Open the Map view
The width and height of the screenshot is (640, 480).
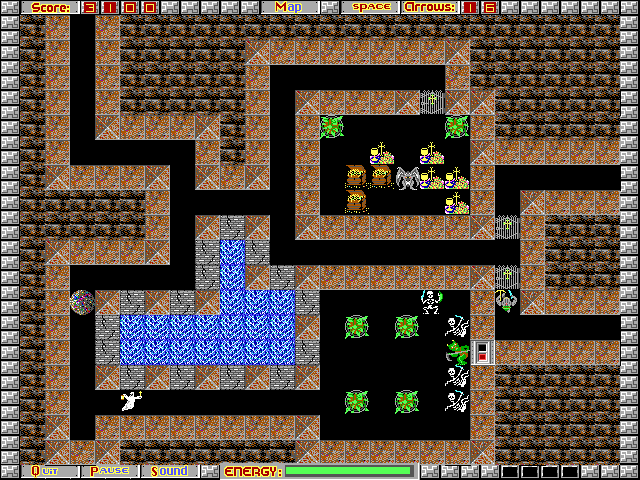(289, 7)
